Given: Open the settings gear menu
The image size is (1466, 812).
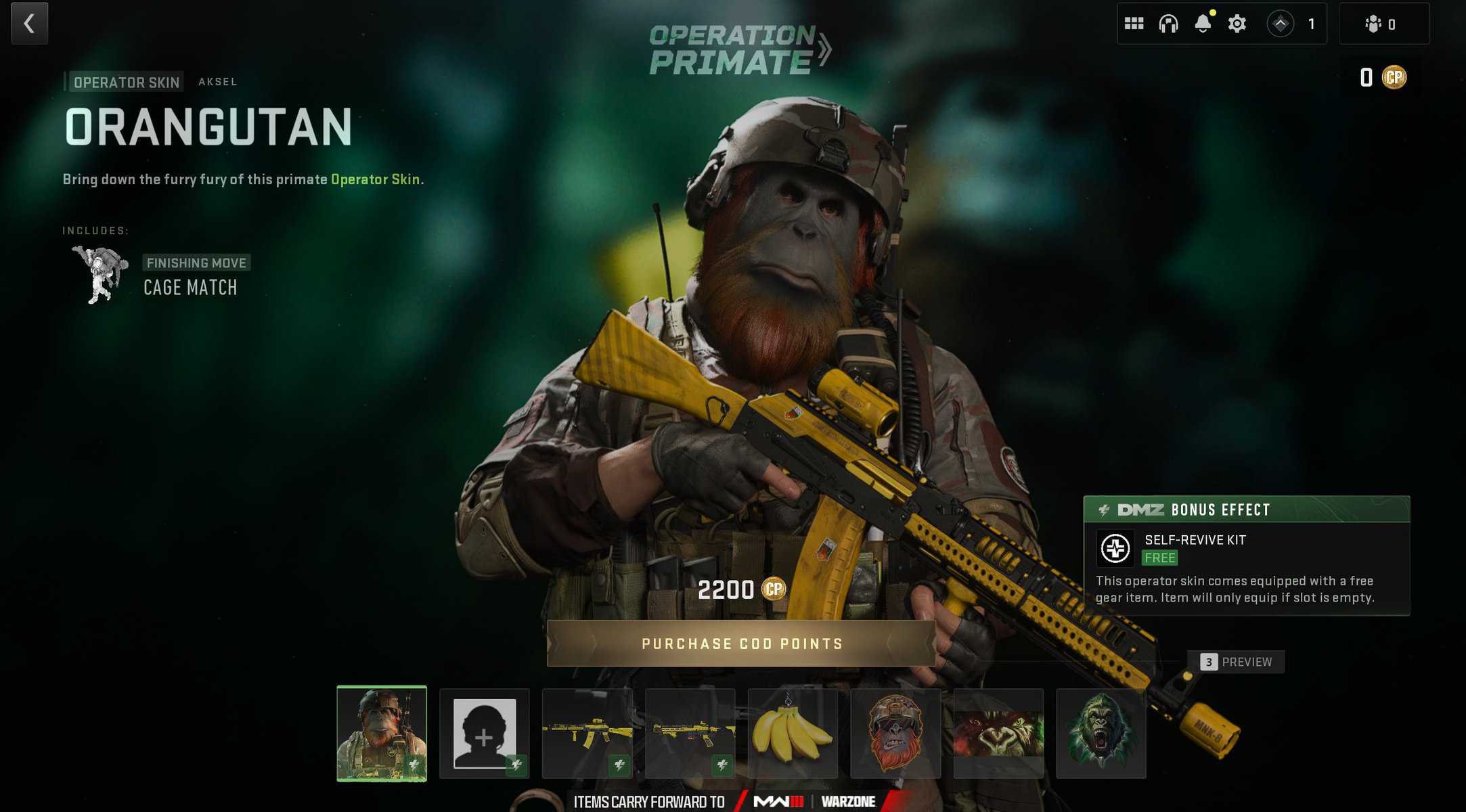Looking at the screenshot, I should (1237, 24).
